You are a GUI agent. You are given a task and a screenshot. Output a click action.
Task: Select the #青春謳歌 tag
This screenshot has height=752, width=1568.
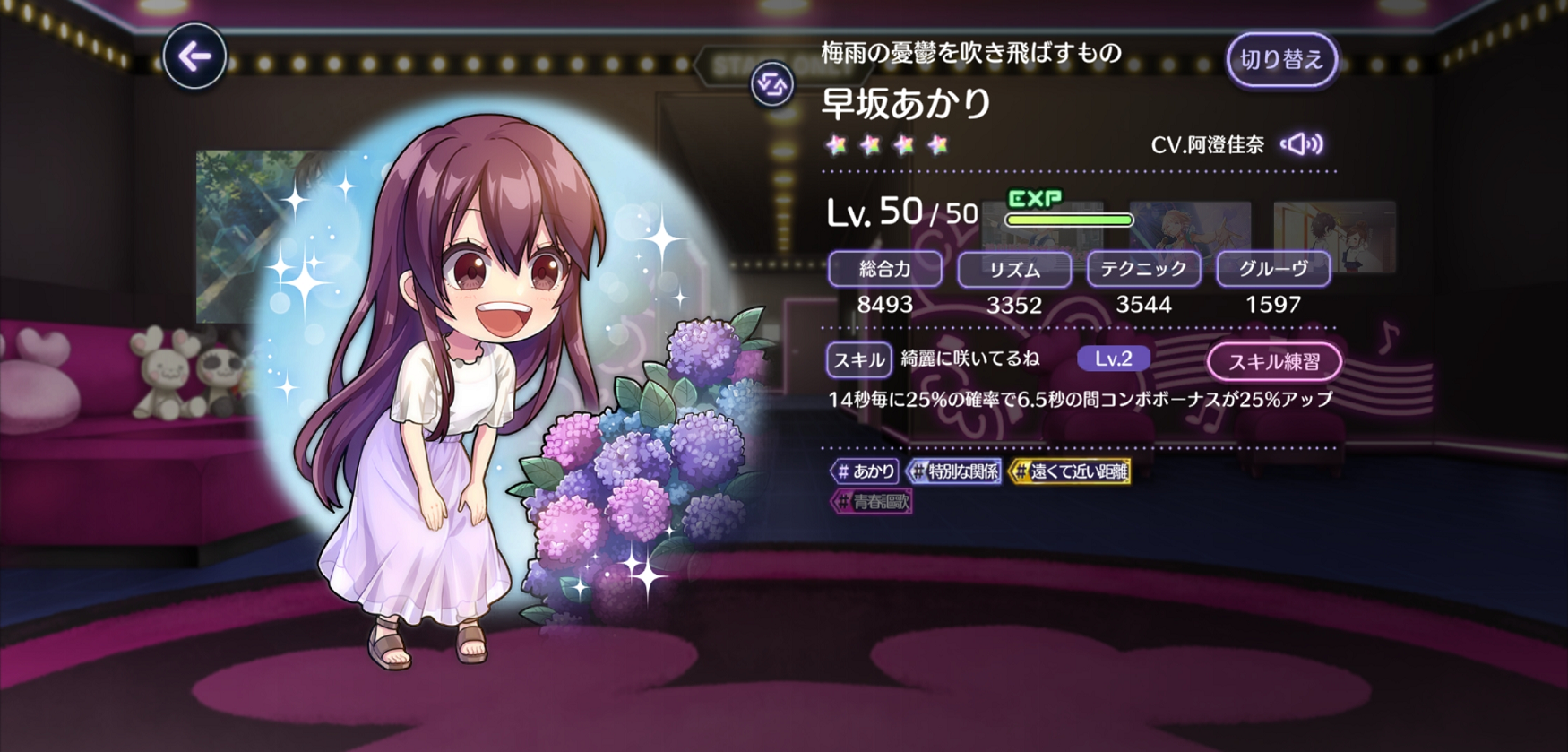tap(872, 502)
